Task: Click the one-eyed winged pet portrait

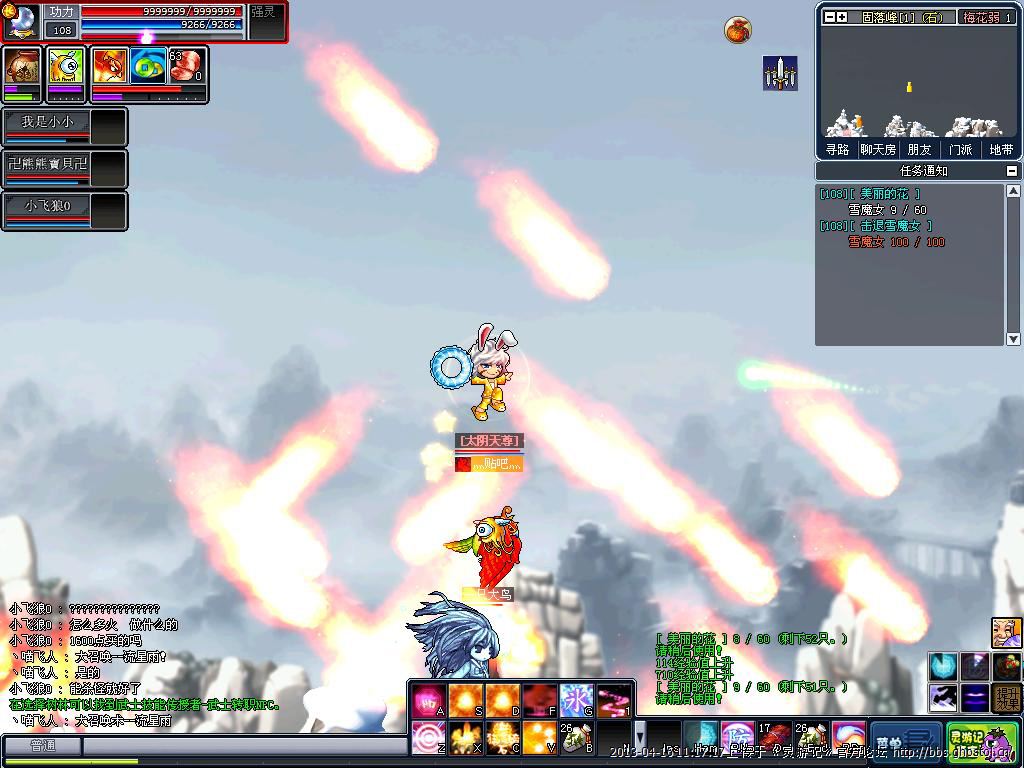Action: tap(66, 68)
